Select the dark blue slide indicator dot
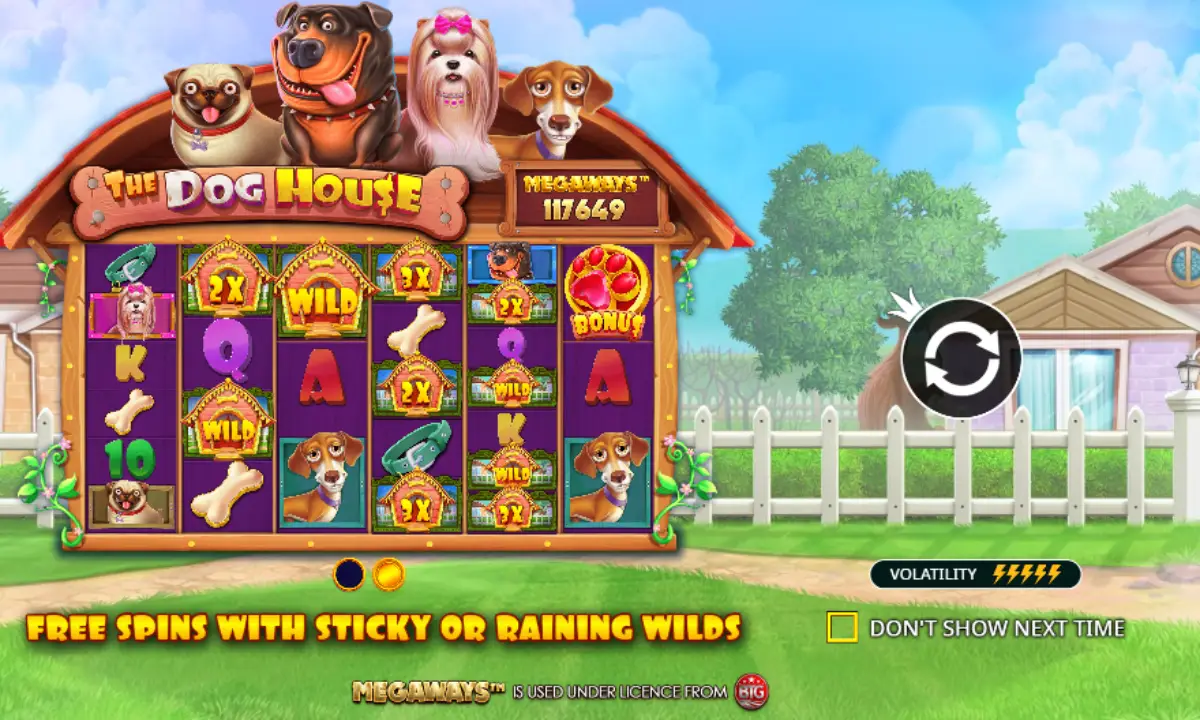Viewport: 1200px width, 720px height. point(349,574)
